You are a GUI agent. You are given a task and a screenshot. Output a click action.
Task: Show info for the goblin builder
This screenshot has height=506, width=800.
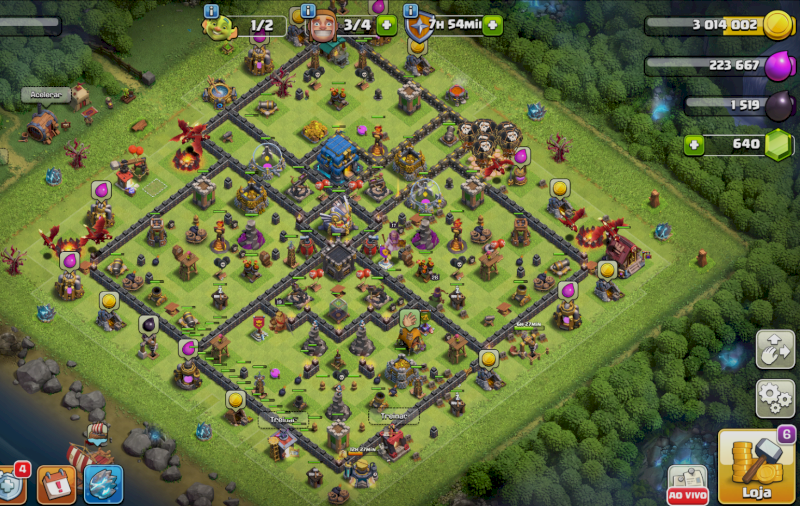coord(211,12)
